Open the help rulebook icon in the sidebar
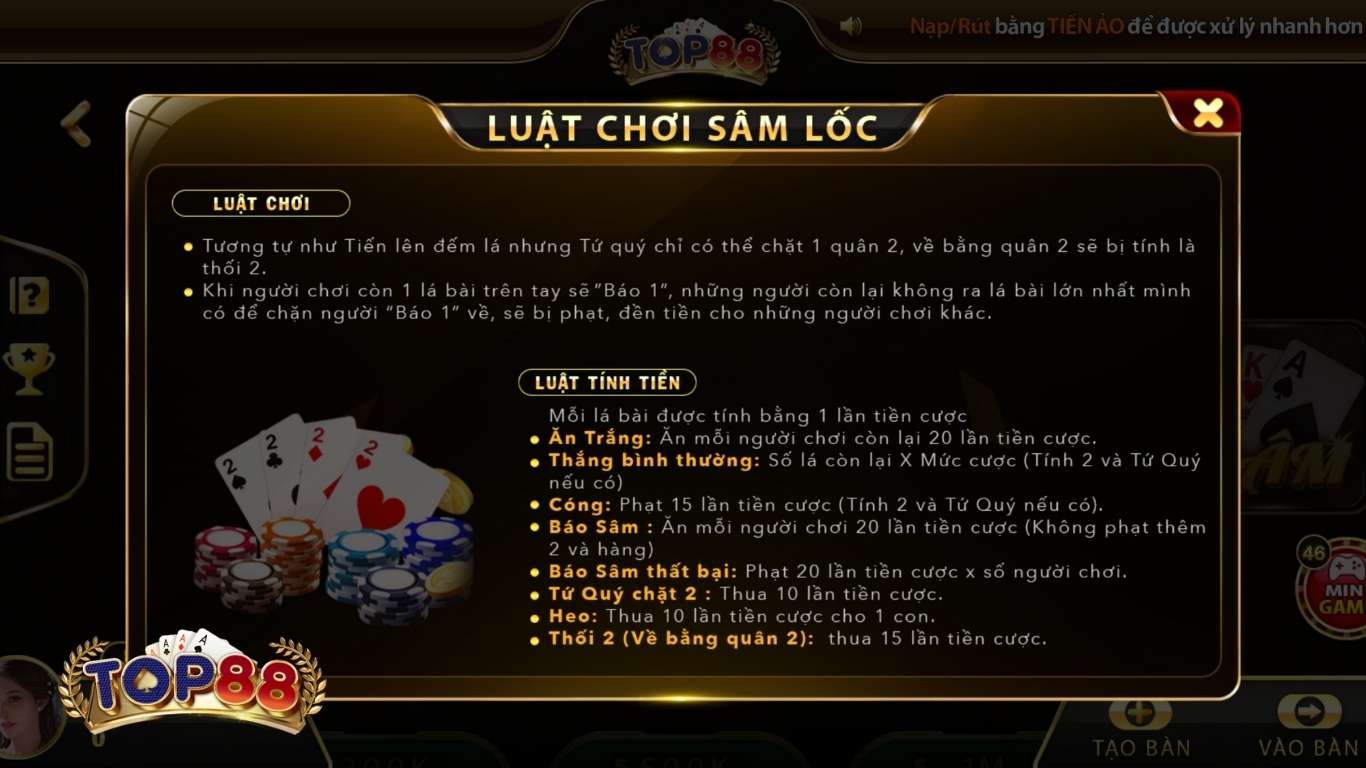Screen dimensions: 1366x768 (29, 294)
